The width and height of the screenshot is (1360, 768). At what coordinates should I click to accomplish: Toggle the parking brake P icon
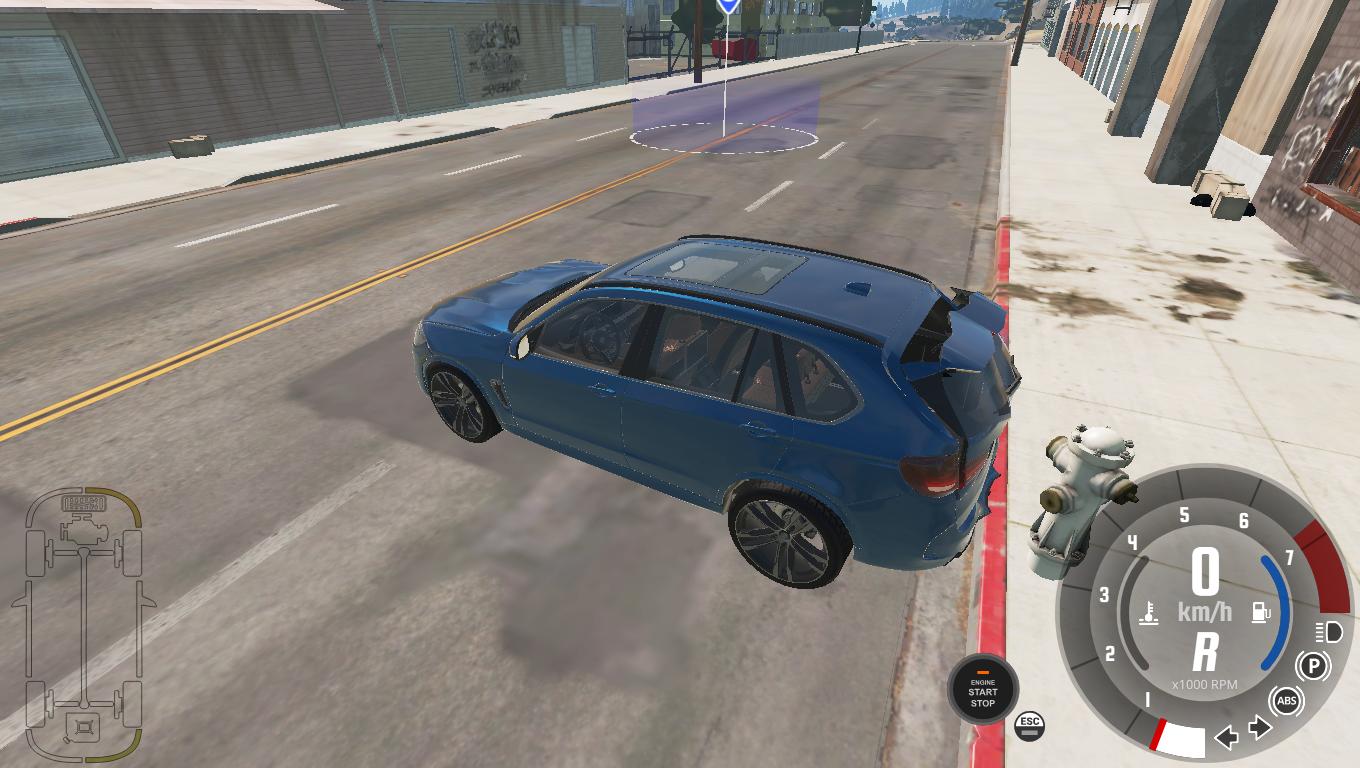tap(1312, 666)
